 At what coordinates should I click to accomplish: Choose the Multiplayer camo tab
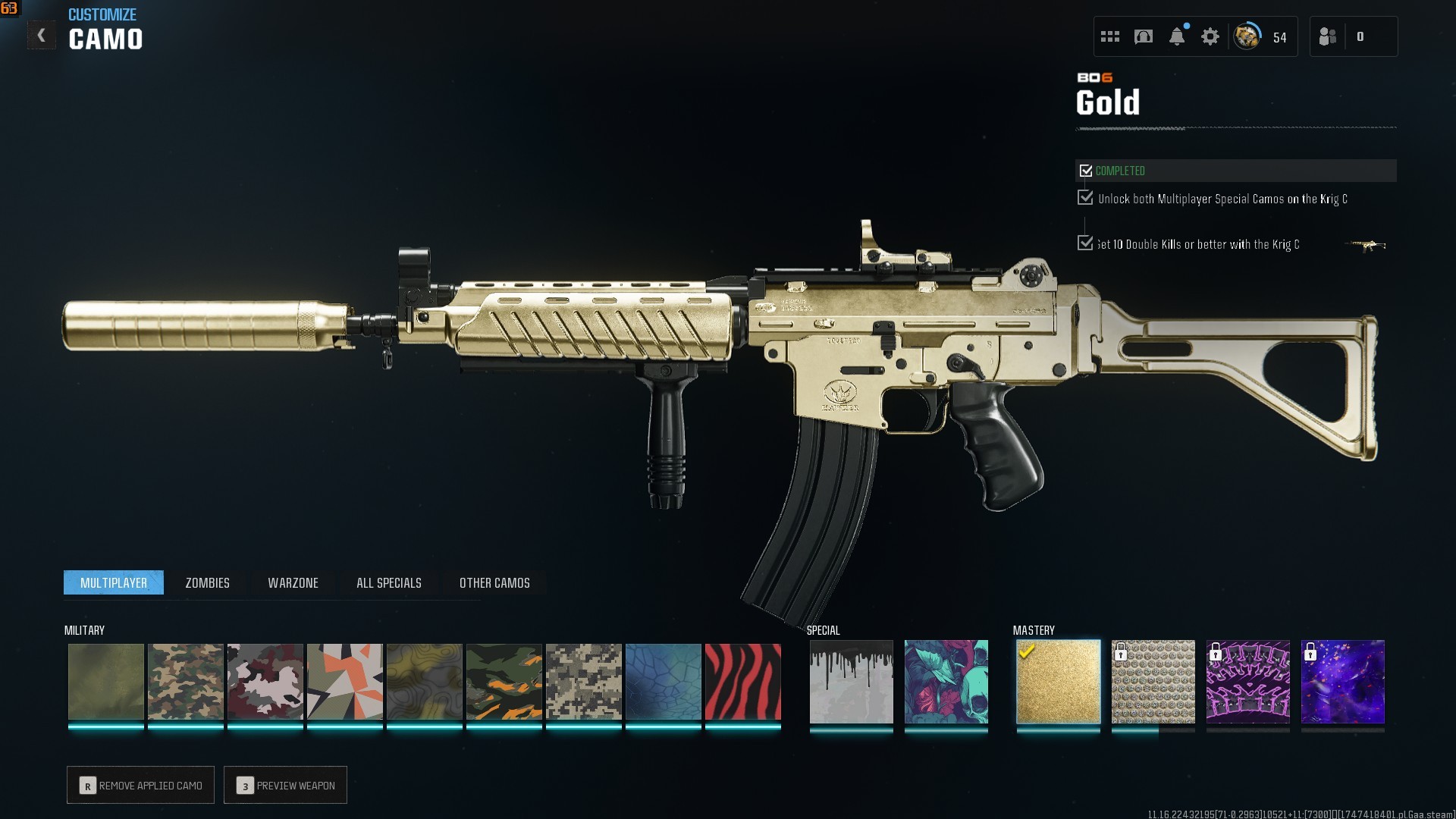[114, 582]
